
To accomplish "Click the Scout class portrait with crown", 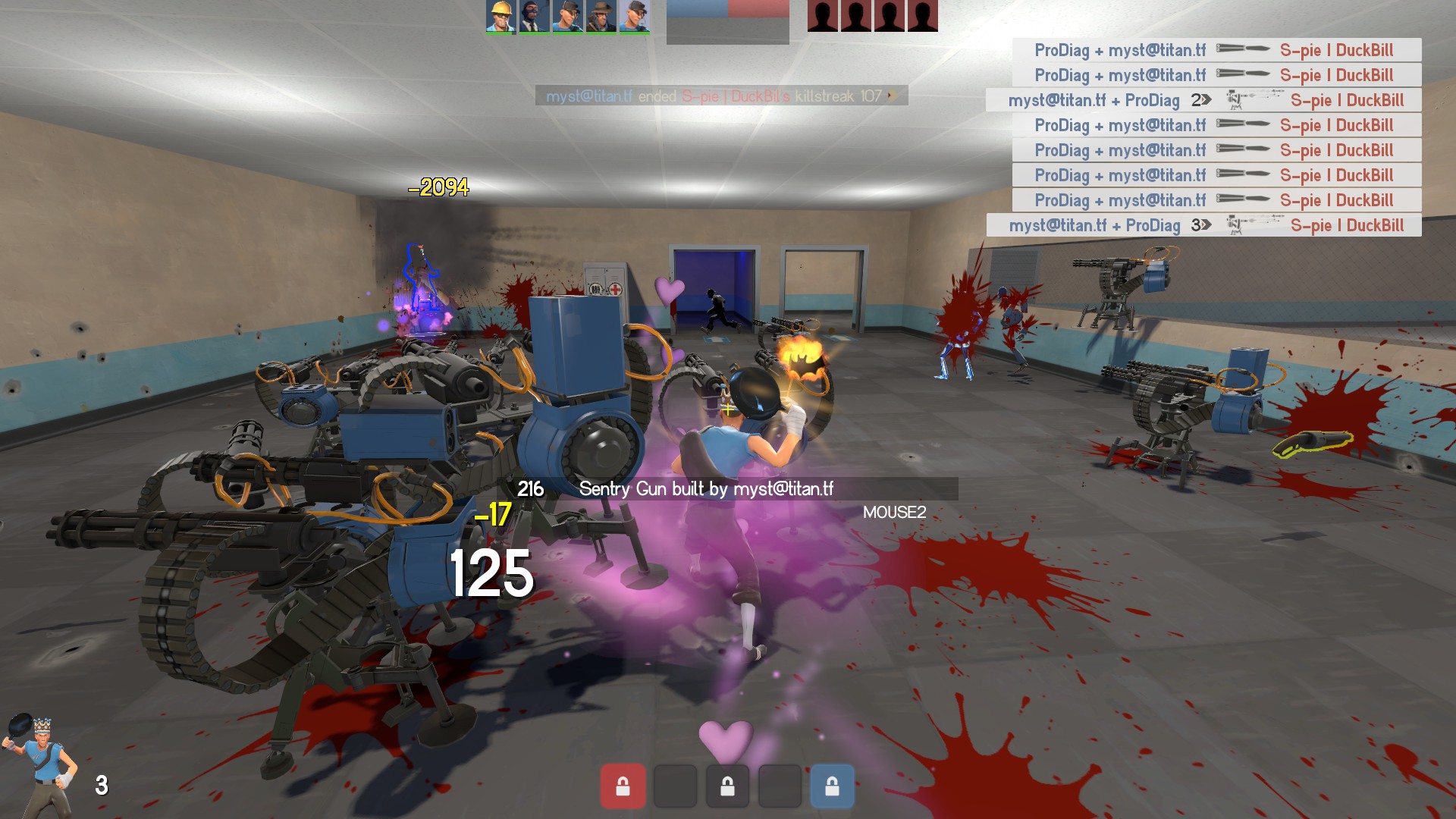I will tap(42, 762).
